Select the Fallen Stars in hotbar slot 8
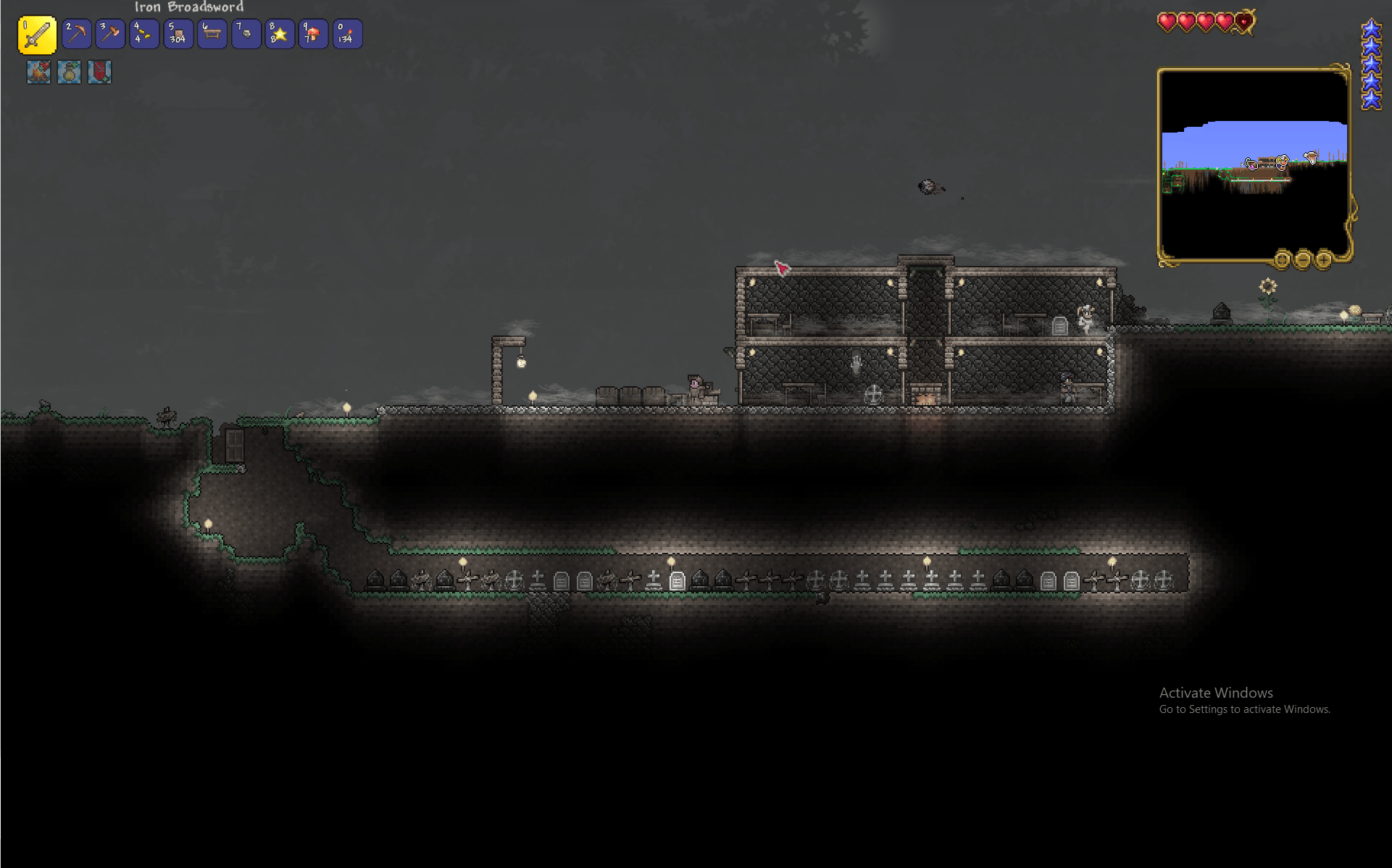The width and height of the screenshot is (1392, 868). (279, 34)
